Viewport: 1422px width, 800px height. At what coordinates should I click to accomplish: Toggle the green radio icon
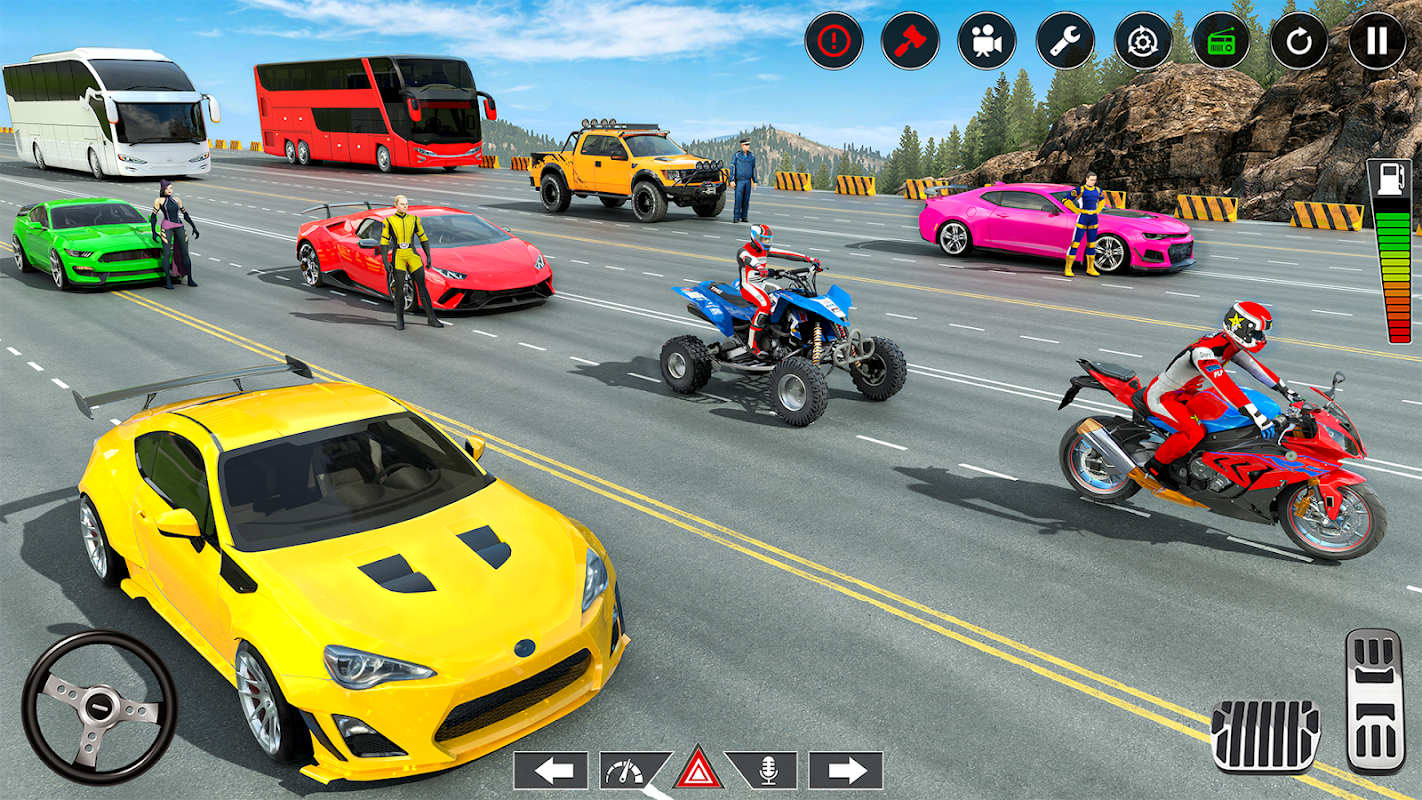(1221, 41)
